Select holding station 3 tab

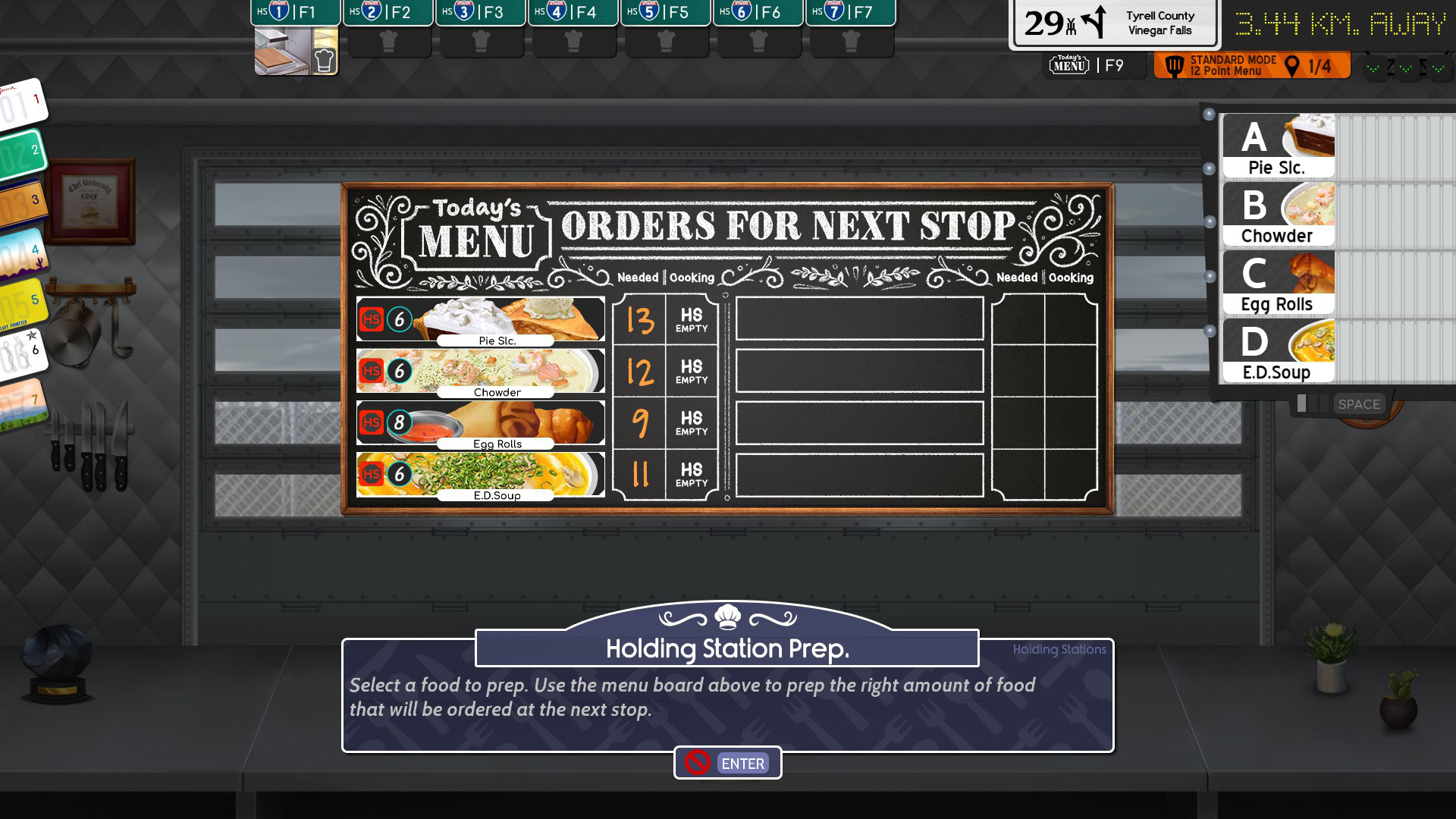point(481,12)
